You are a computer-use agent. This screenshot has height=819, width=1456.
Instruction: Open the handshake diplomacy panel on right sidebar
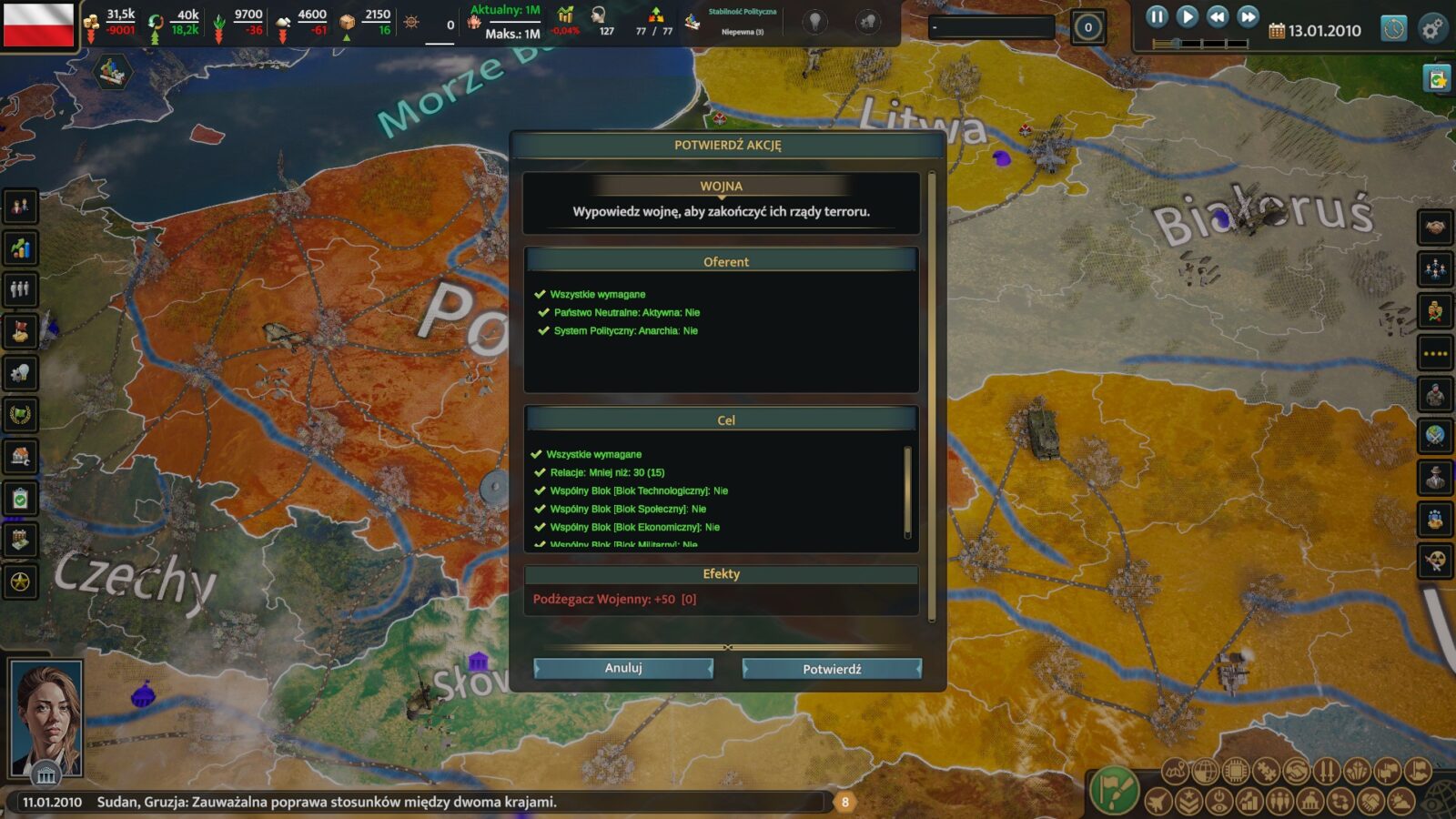point(1435,227)
